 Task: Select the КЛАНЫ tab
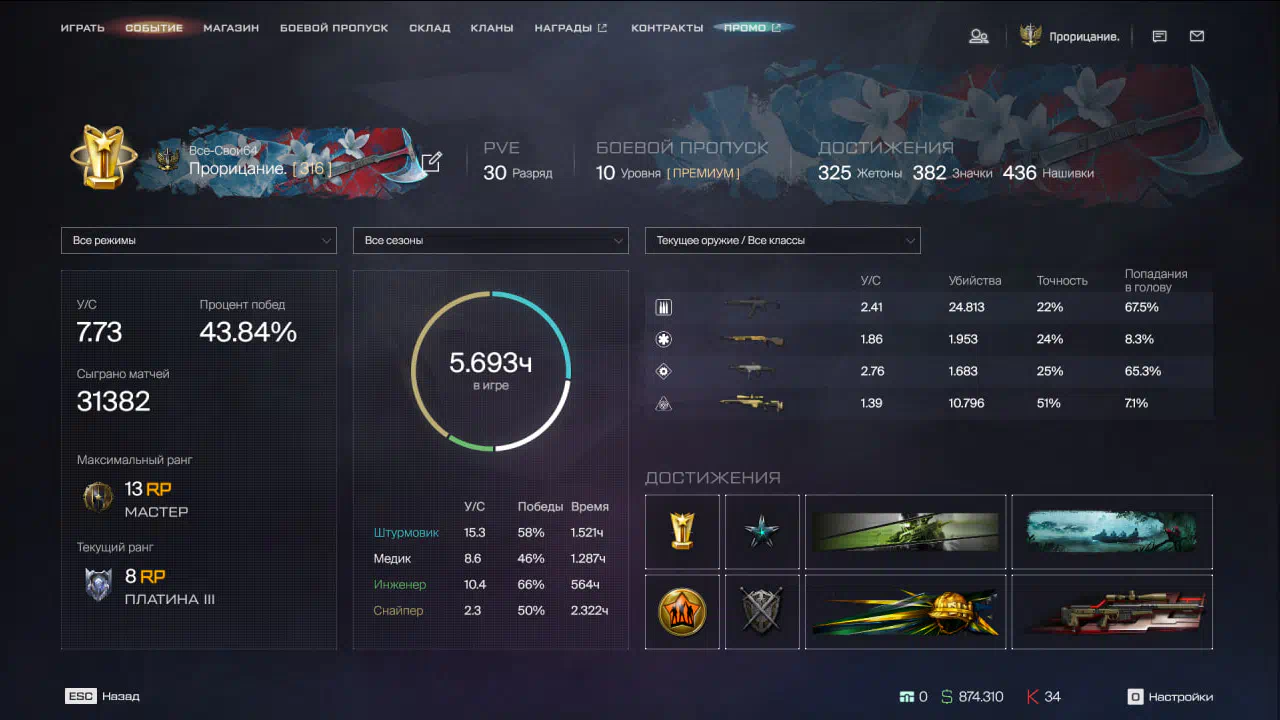click(x=492, y=28)
